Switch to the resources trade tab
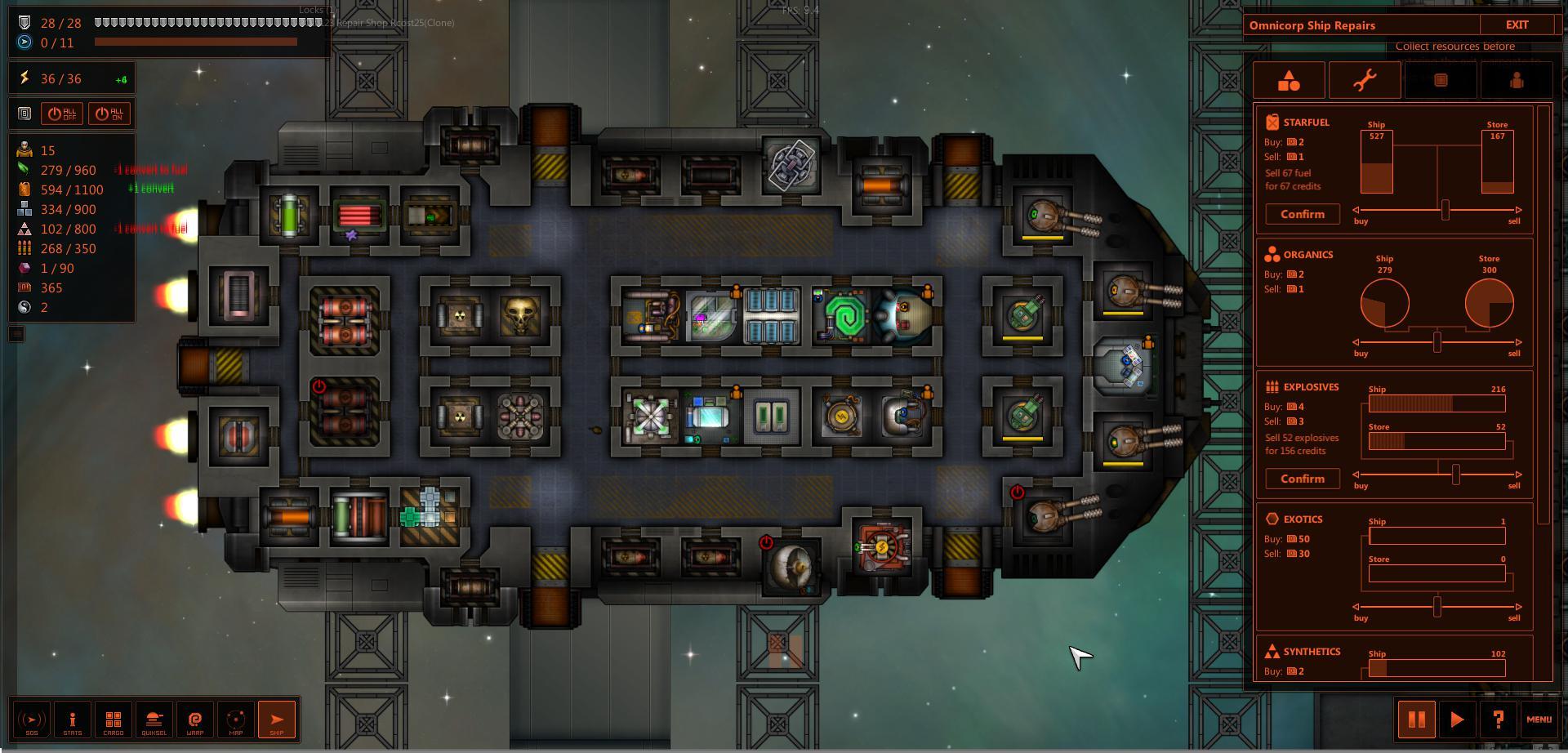The height and width of the screenshot is (753, 1568). 1289,80
